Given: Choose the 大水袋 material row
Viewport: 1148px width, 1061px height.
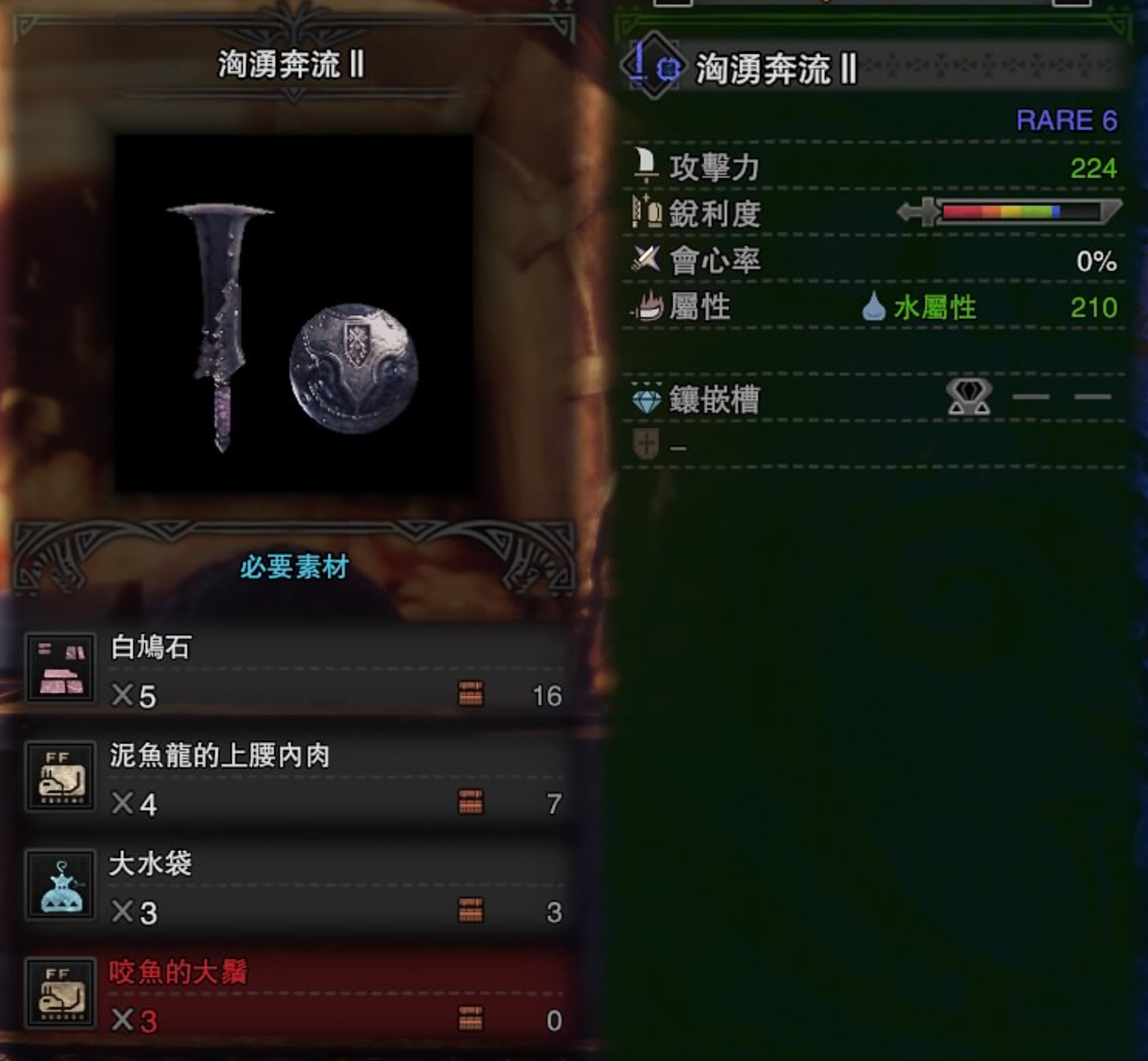Looking at the screenshot, I should [x=296, y=886].
